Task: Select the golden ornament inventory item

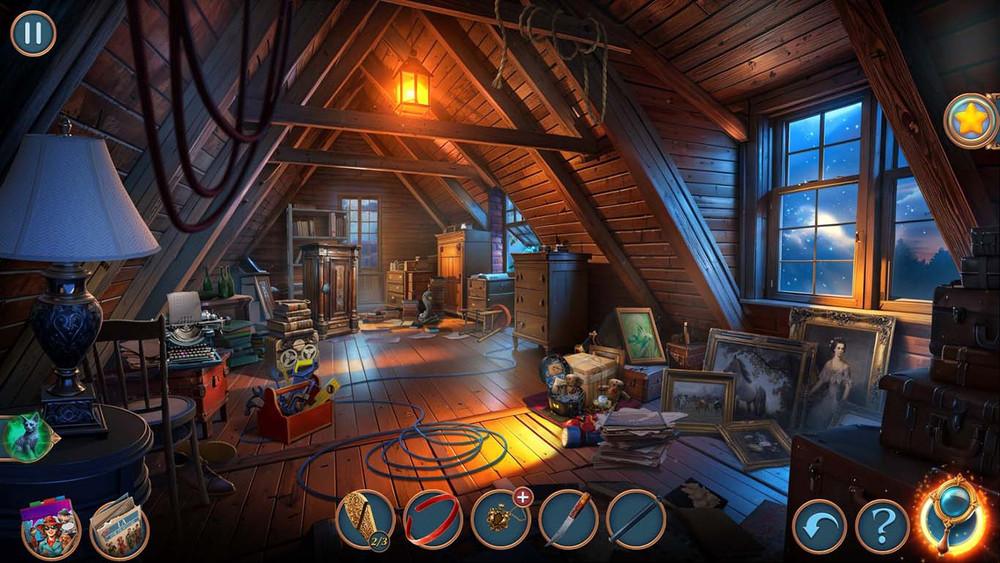Action: 364,518
